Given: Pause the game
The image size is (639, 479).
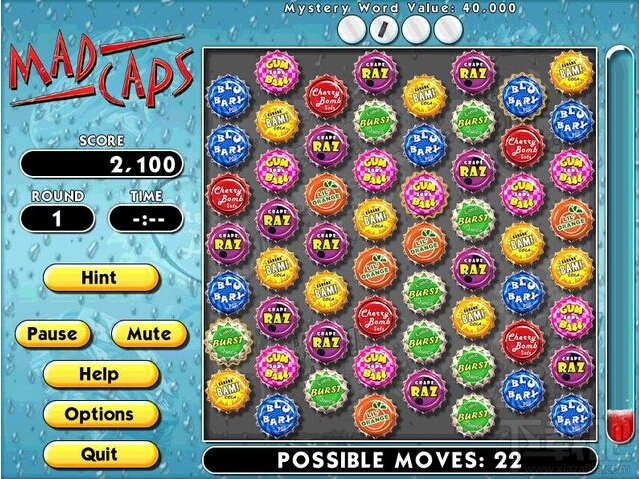Looking at the screenshot, I should [x=53, y=334].
